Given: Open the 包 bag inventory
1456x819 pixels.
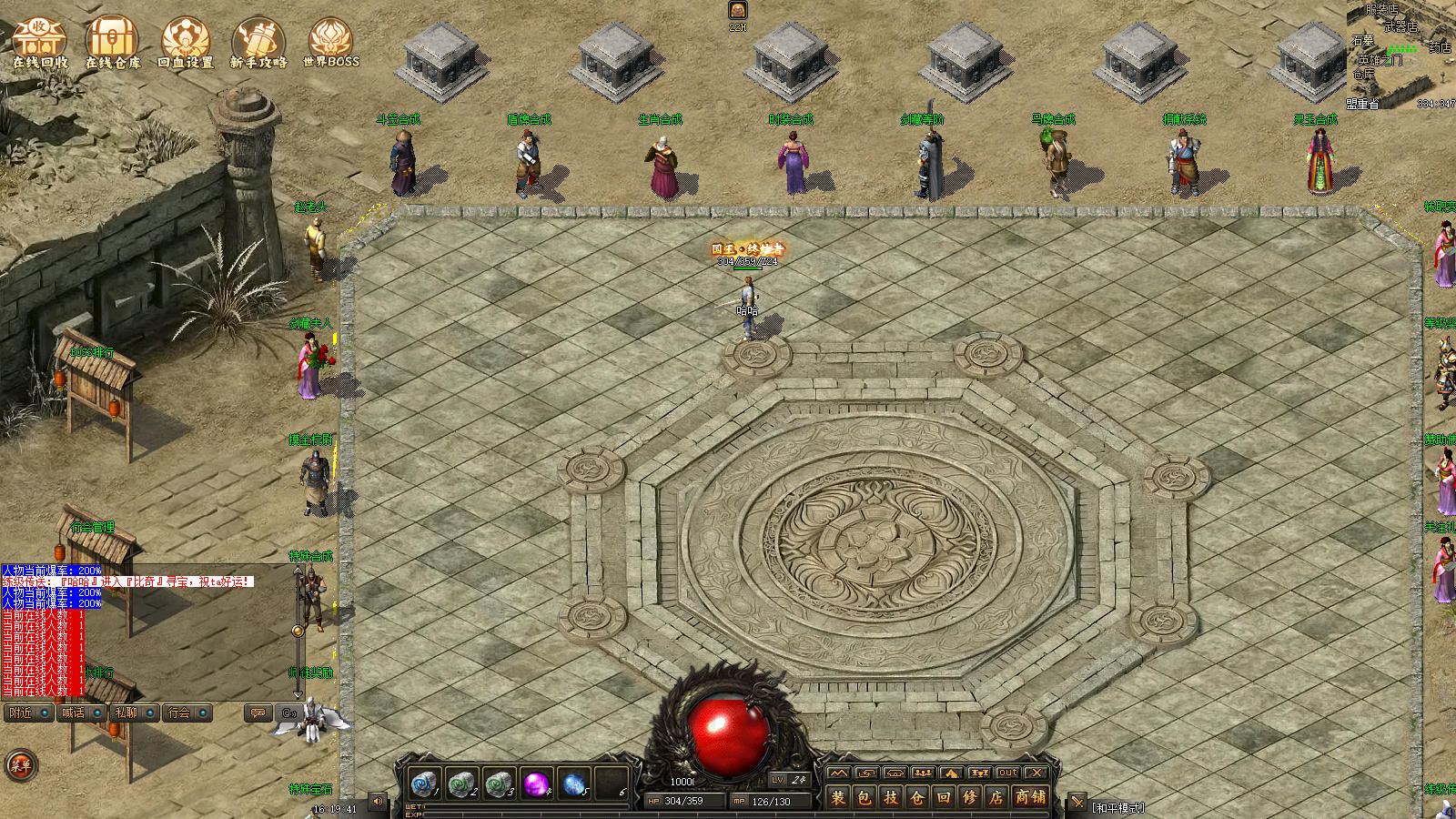Looking at the screenshot, I should (x=864, y=797).
